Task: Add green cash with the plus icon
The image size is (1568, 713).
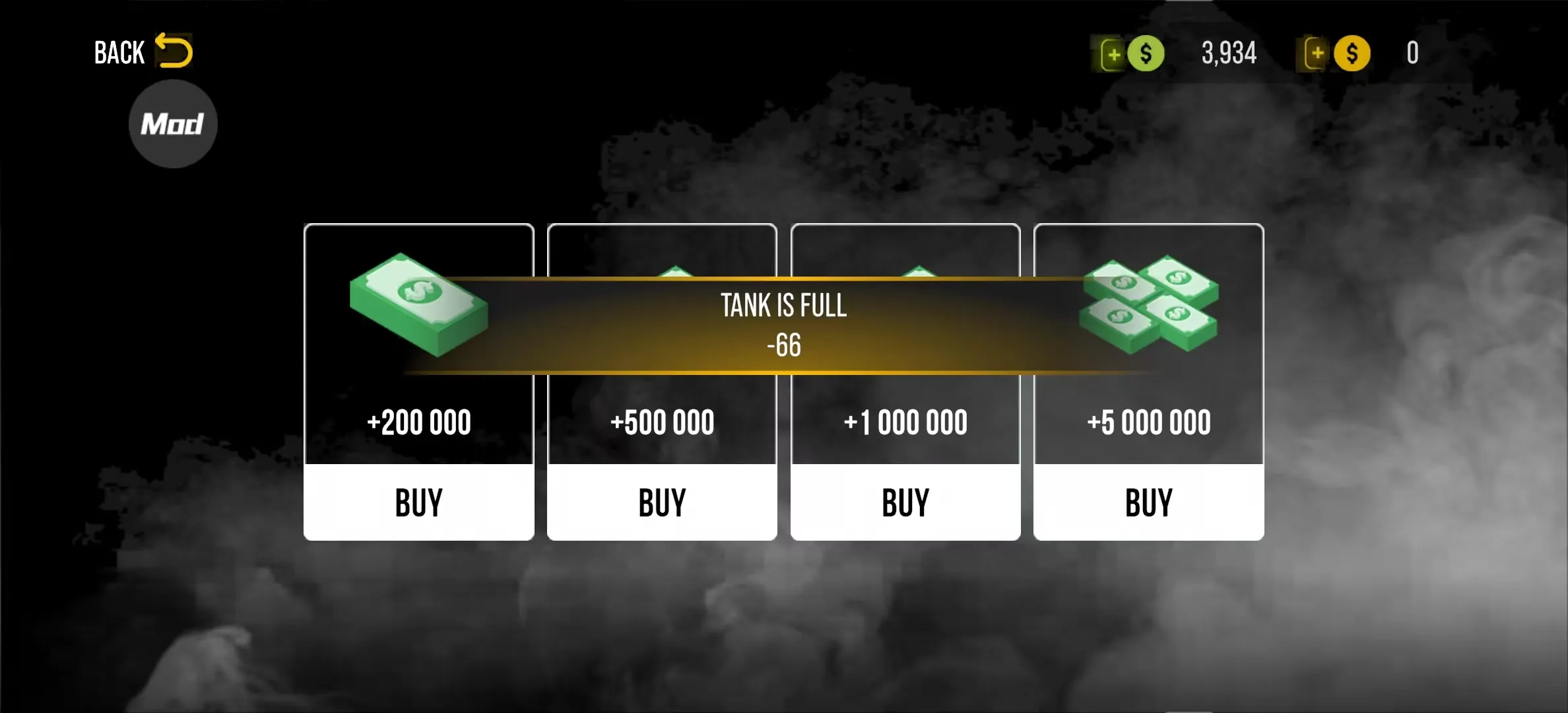Action: (1113, 54)
